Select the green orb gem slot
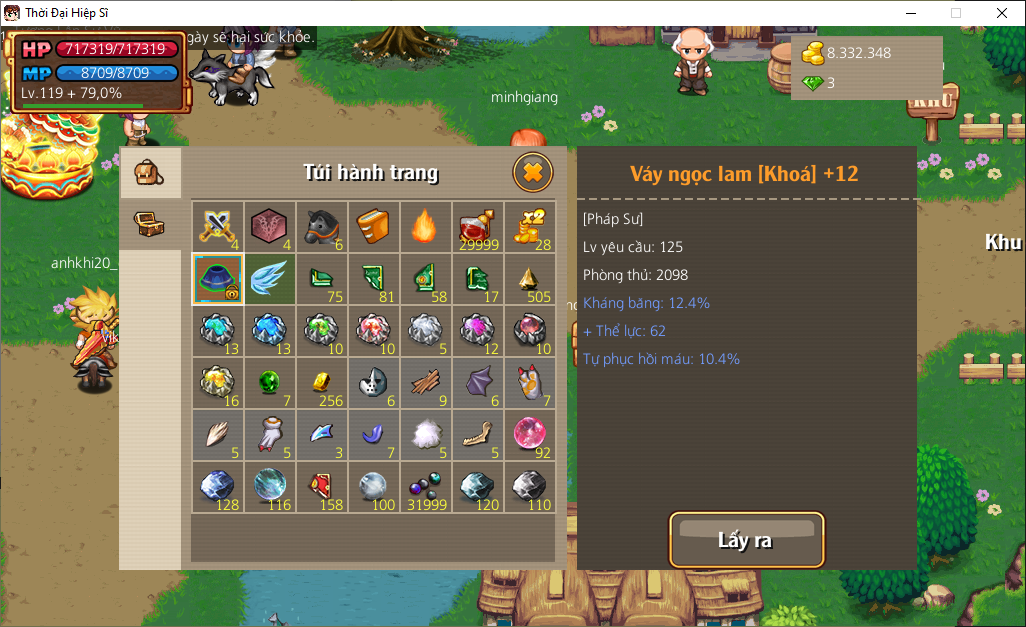The width and height of the screenshot is (1026, 627). (x=270, y=383)
